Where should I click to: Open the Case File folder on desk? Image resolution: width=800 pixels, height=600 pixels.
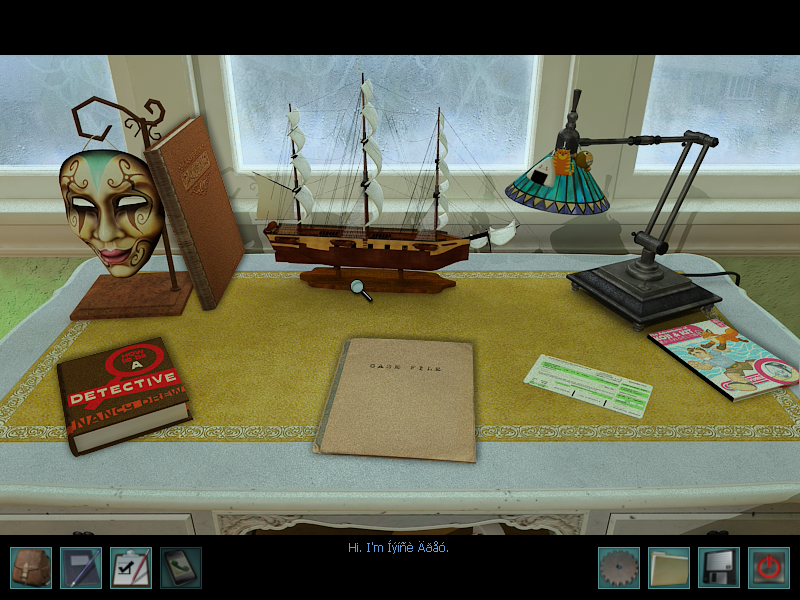click(396, 399)
